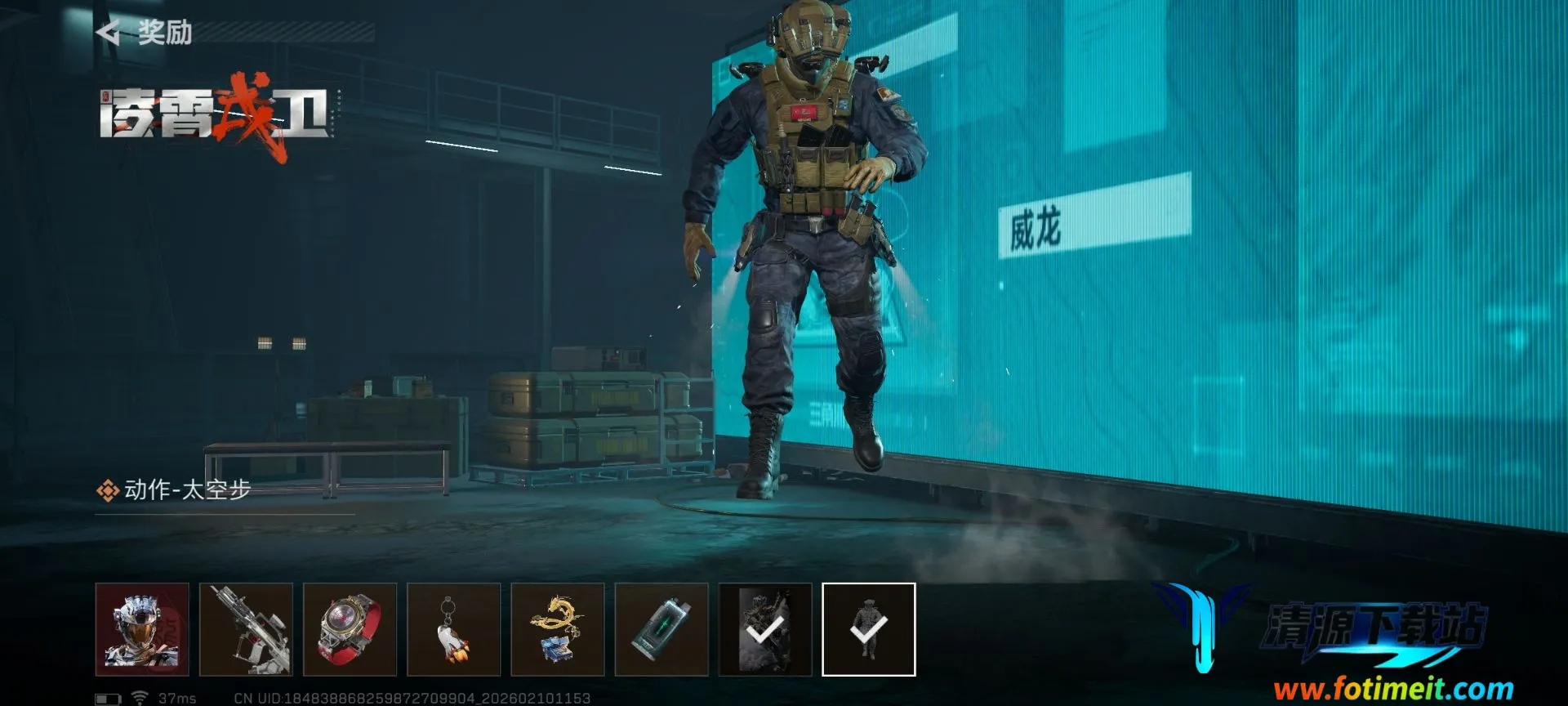
Task: Pick the green-glow canister reward
Action: [x=661, y=629]
